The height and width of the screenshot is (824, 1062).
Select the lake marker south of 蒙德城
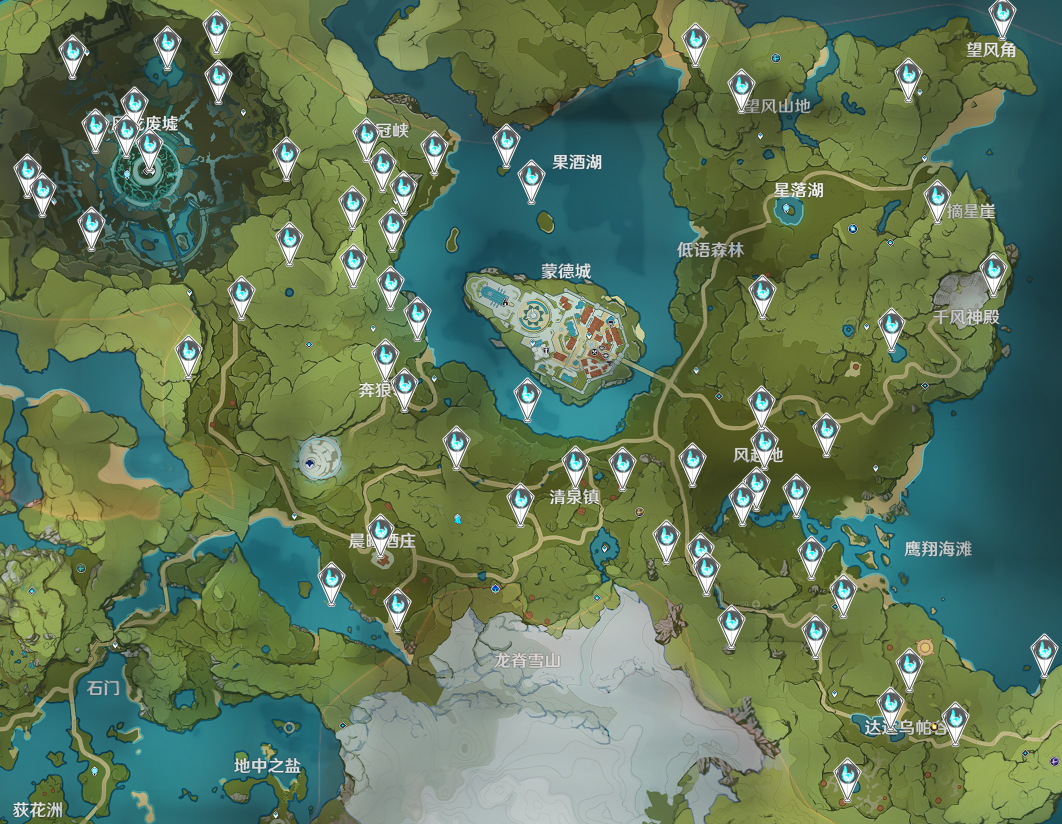coord(527,397)
